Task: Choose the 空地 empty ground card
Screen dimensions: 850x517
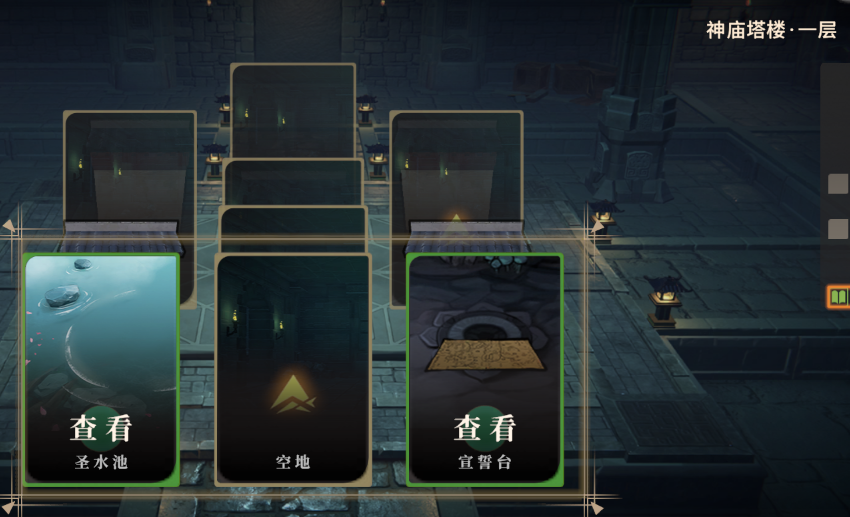Action: point(293,369)
